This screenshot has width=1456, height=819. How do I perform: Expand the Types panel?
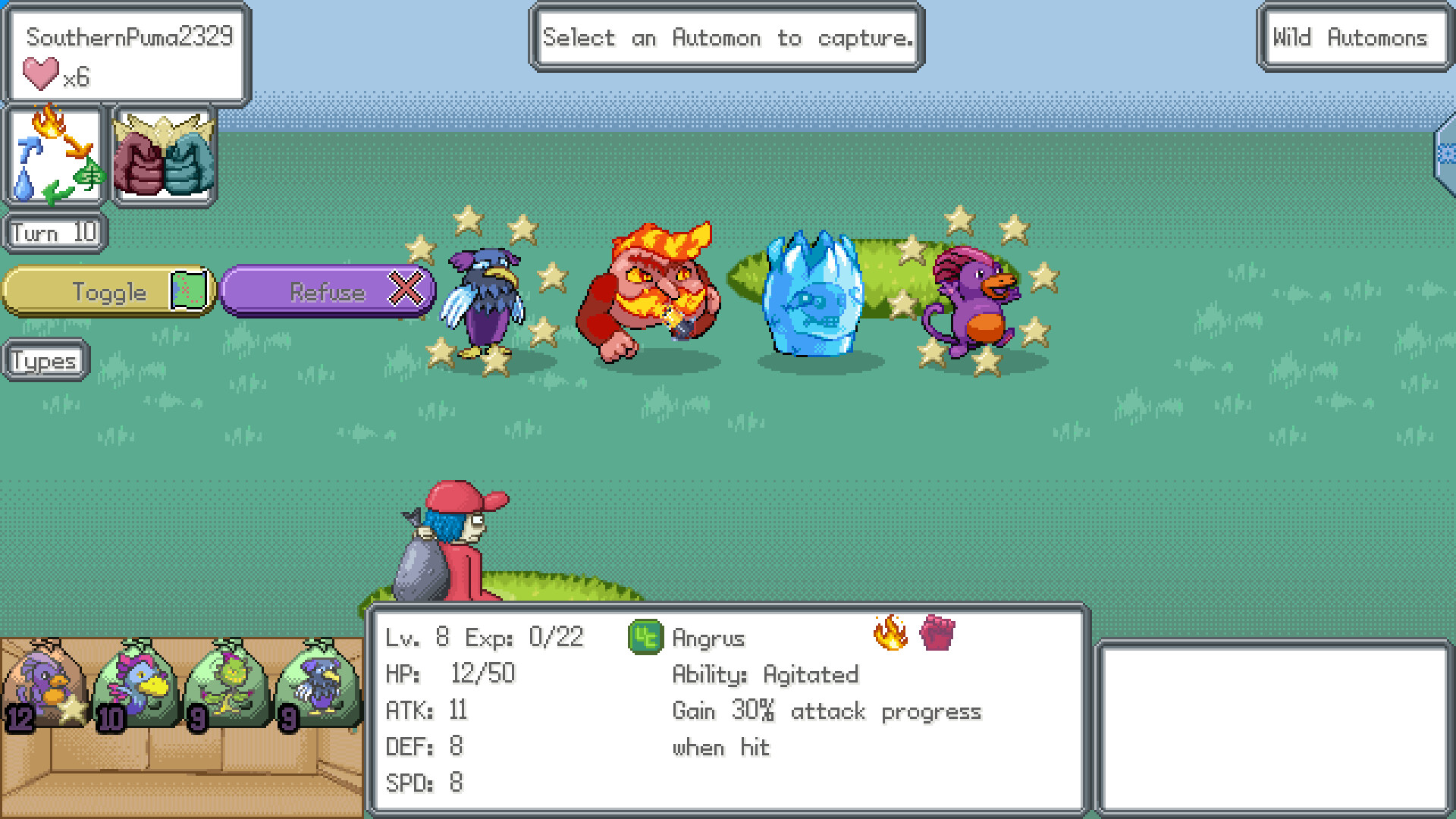point(43,360)
